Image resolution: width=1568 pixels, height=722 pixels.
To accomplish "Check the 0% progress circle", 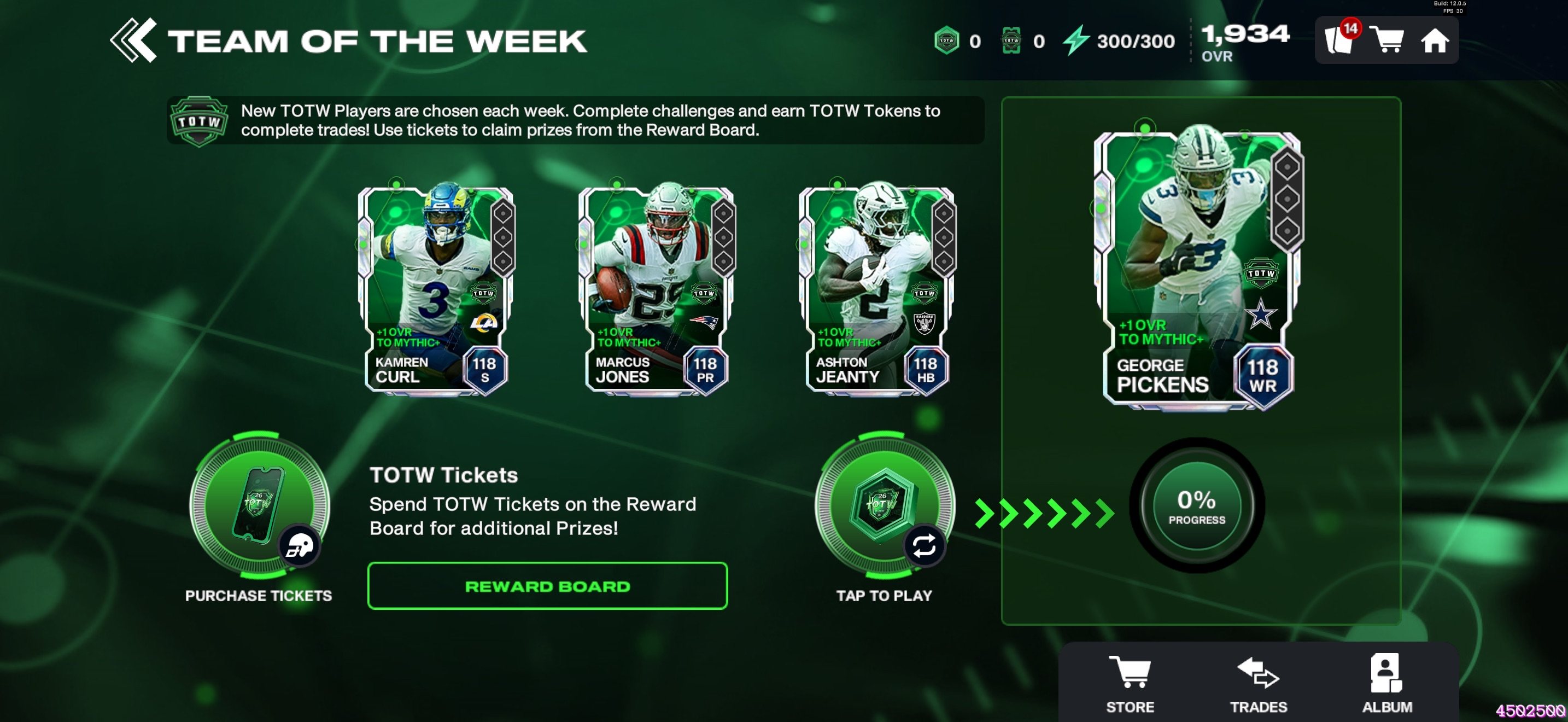I will pyautogui.click(x=1196, y=505).
